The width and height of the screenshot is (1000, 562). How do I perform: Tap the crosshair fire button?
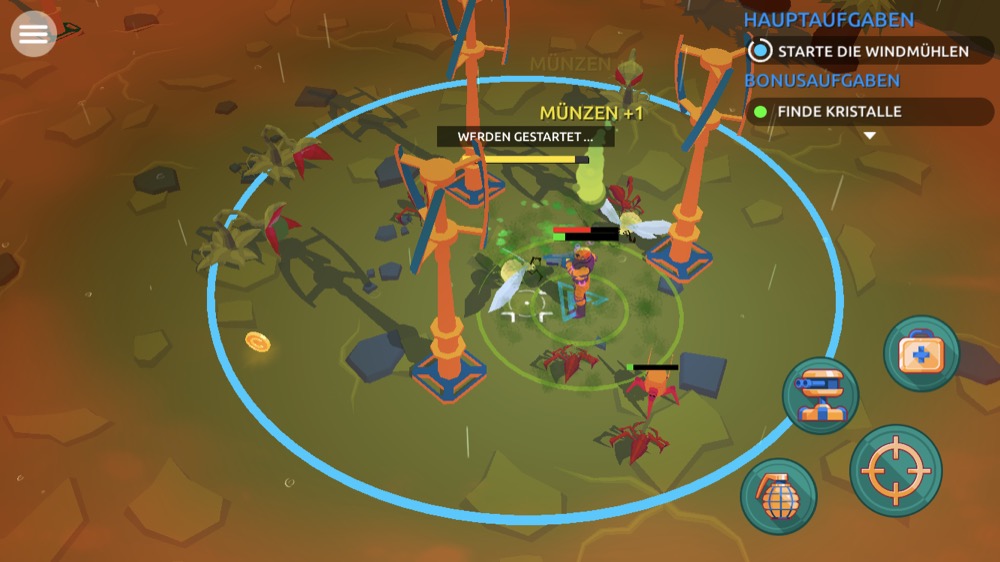[895, 471]
